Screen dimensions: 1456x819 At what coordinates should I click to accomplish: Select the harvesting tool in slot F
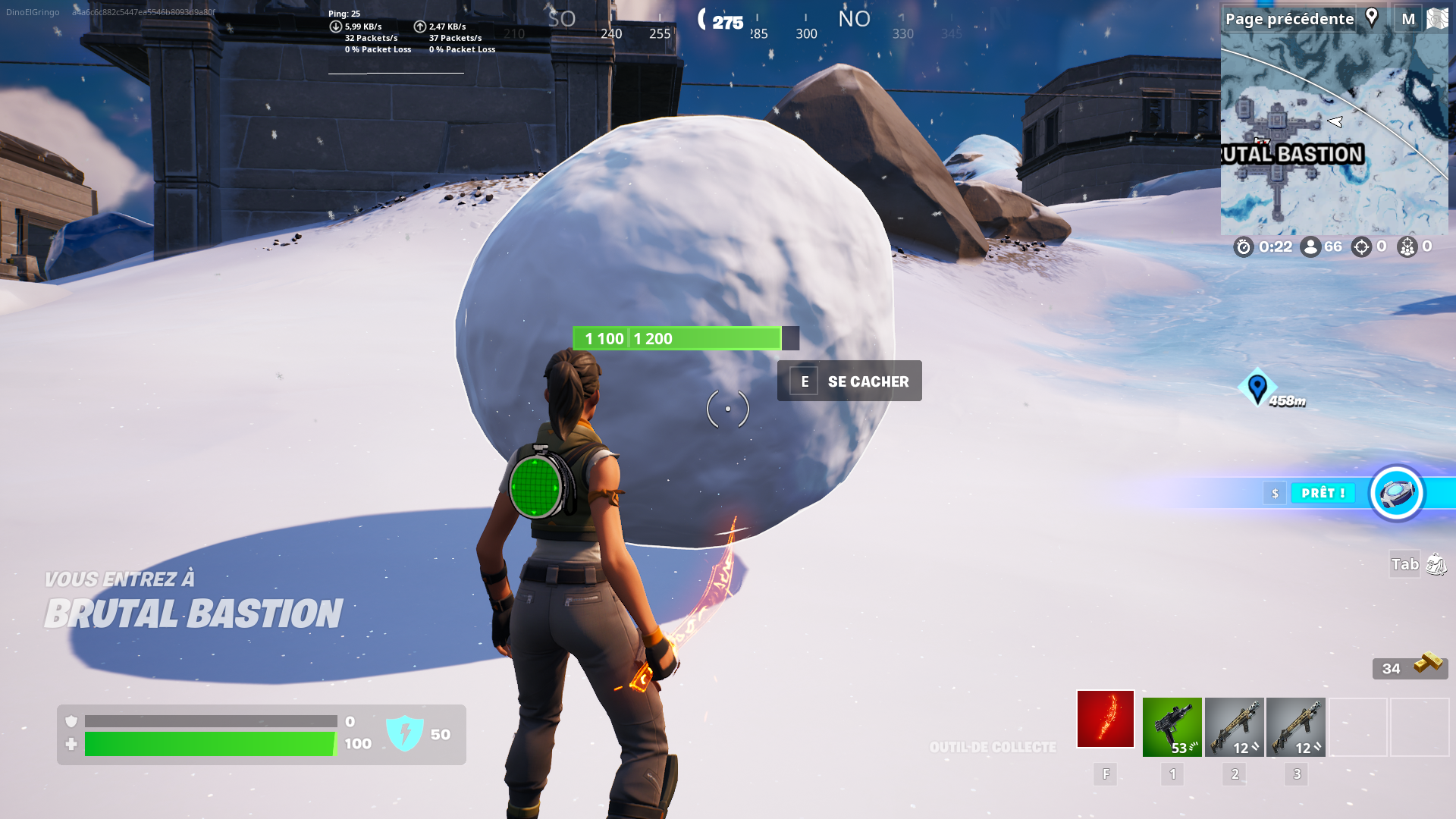1105,718
